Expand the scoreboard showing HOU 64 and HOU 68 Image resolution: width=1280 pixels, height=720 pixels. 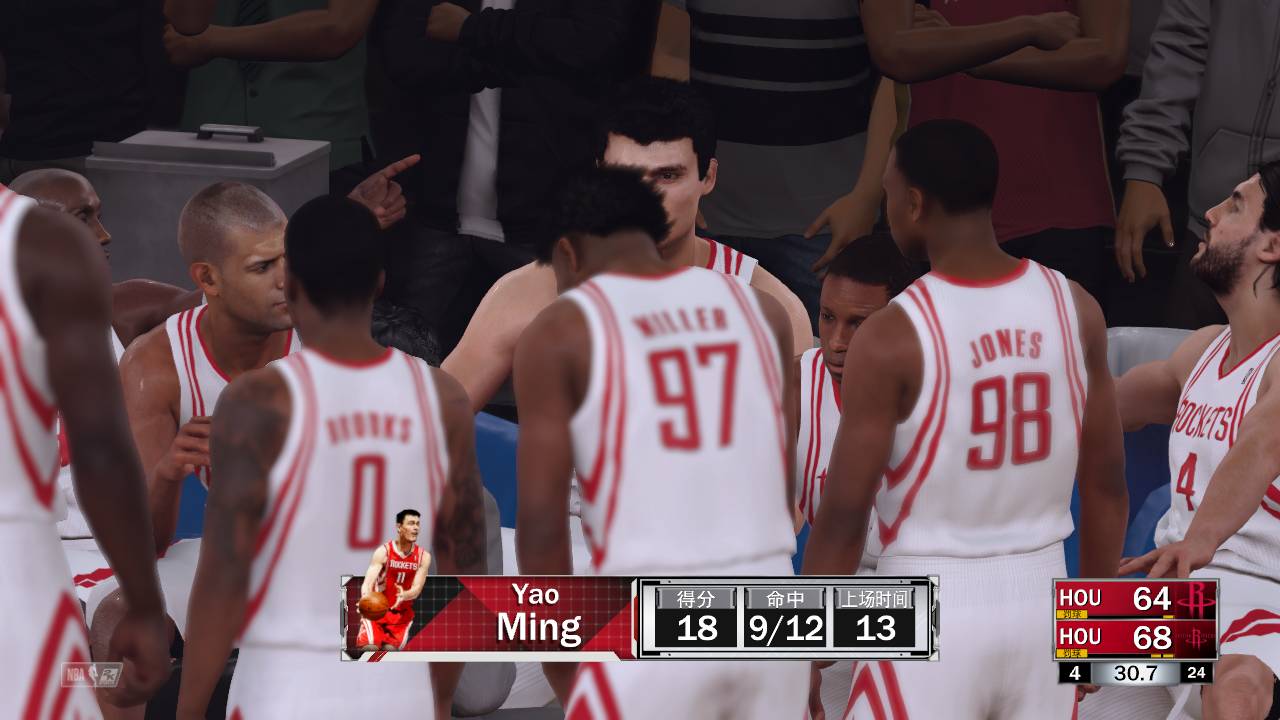click(1135, 618)
